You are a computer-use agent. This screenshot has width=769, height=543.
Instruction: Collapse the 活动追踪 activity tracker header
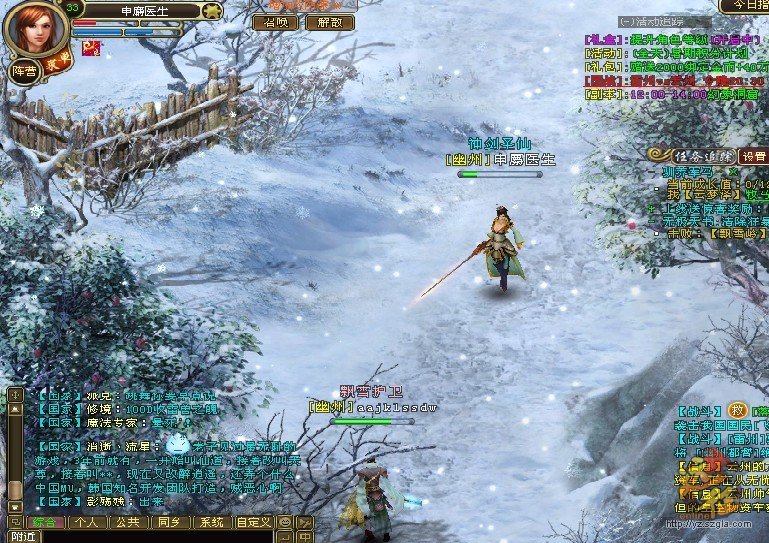[626, 20]
